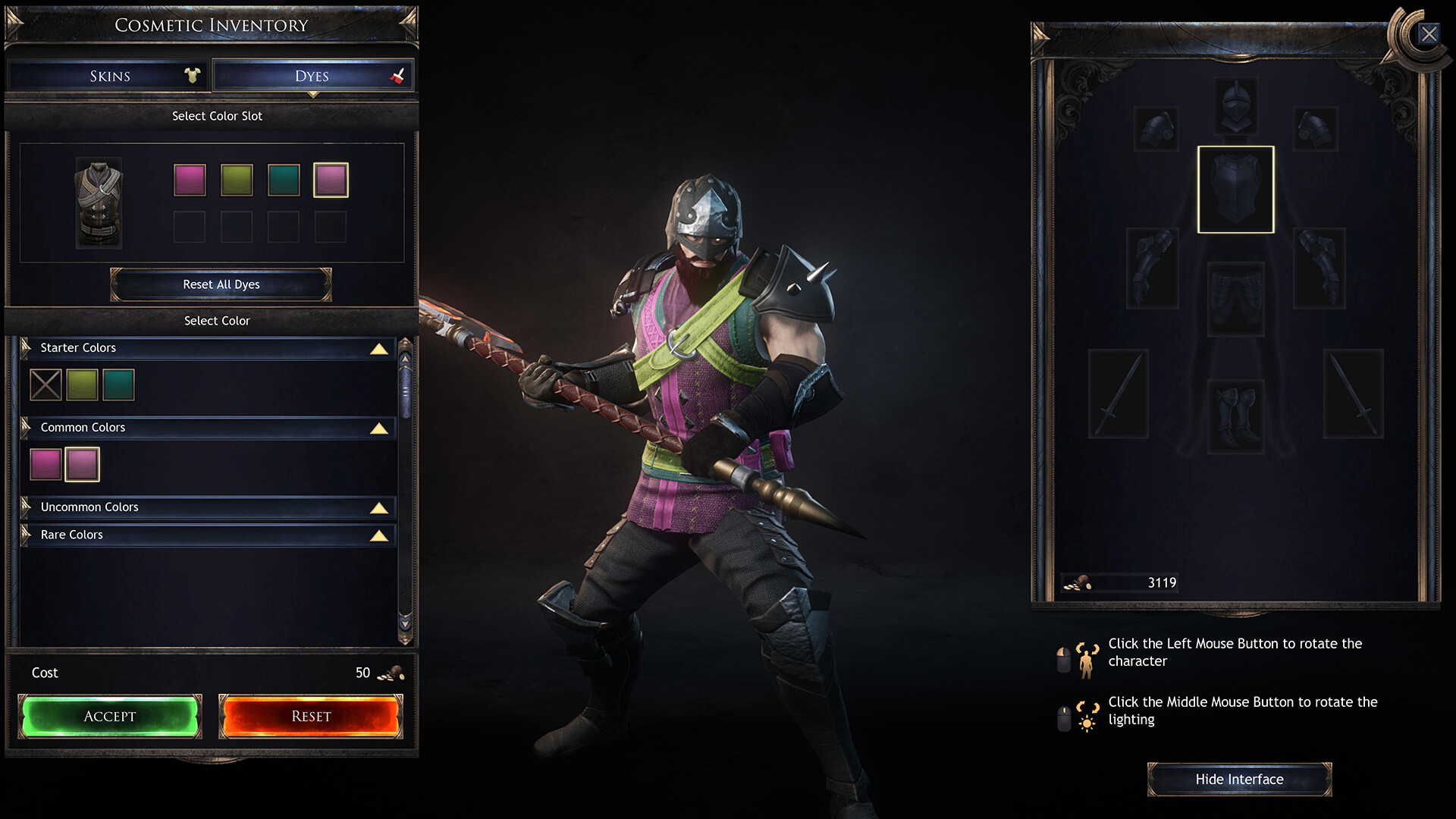The image size is (1456, 819).
Task: Click the Reset All Dyes button
Action: pos(221,284)
